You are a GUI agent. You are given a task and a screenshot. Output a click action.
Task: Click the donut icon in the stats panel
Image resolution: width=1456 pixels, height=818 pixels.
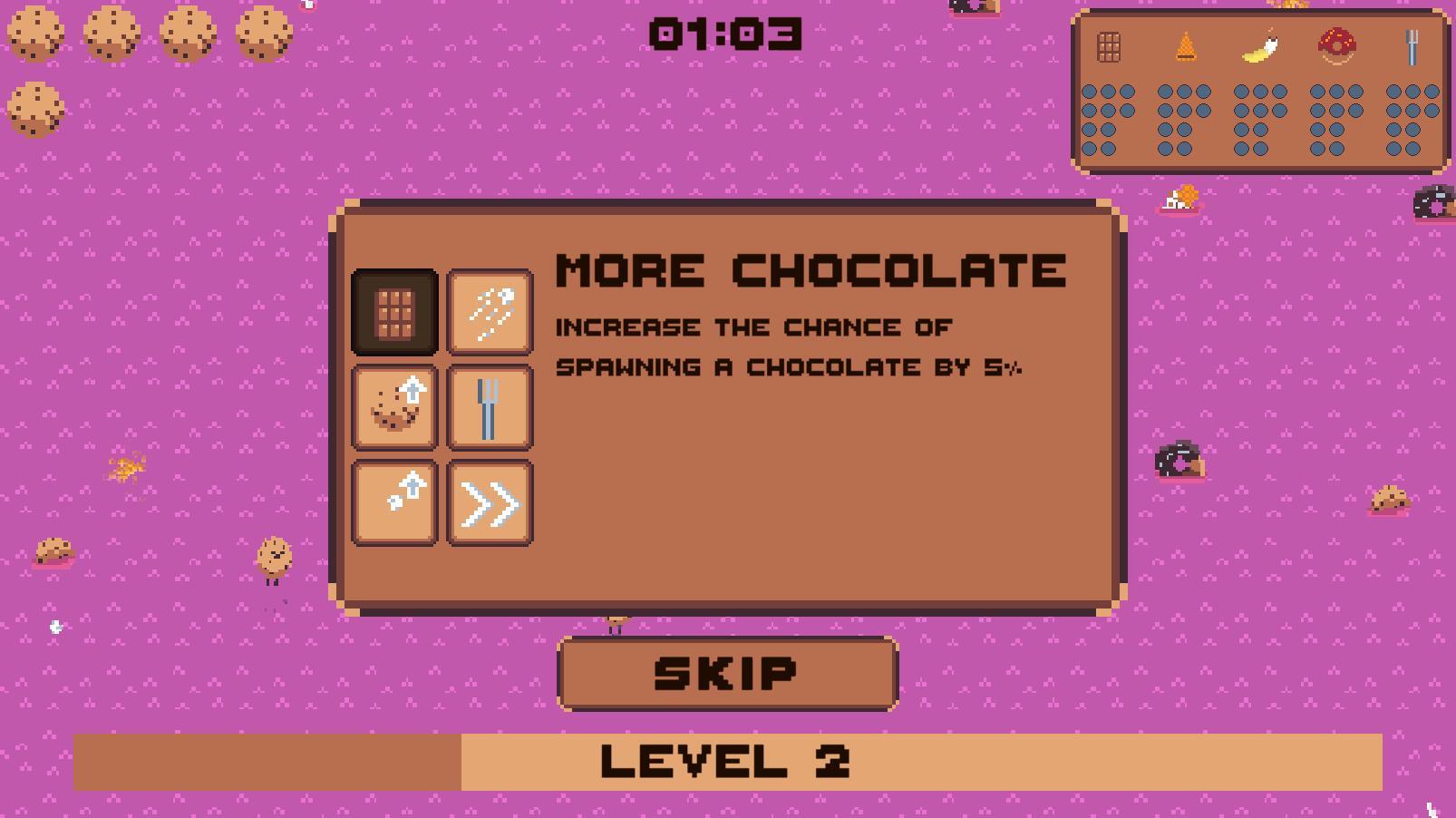click(1335, 48)
